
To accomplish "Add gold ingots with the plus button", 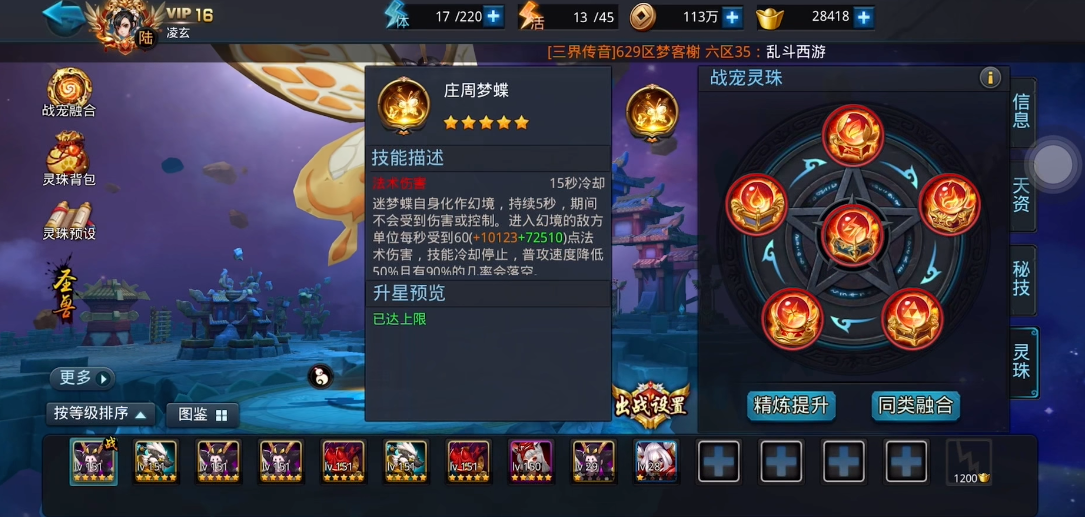I will tap(863, 16).
